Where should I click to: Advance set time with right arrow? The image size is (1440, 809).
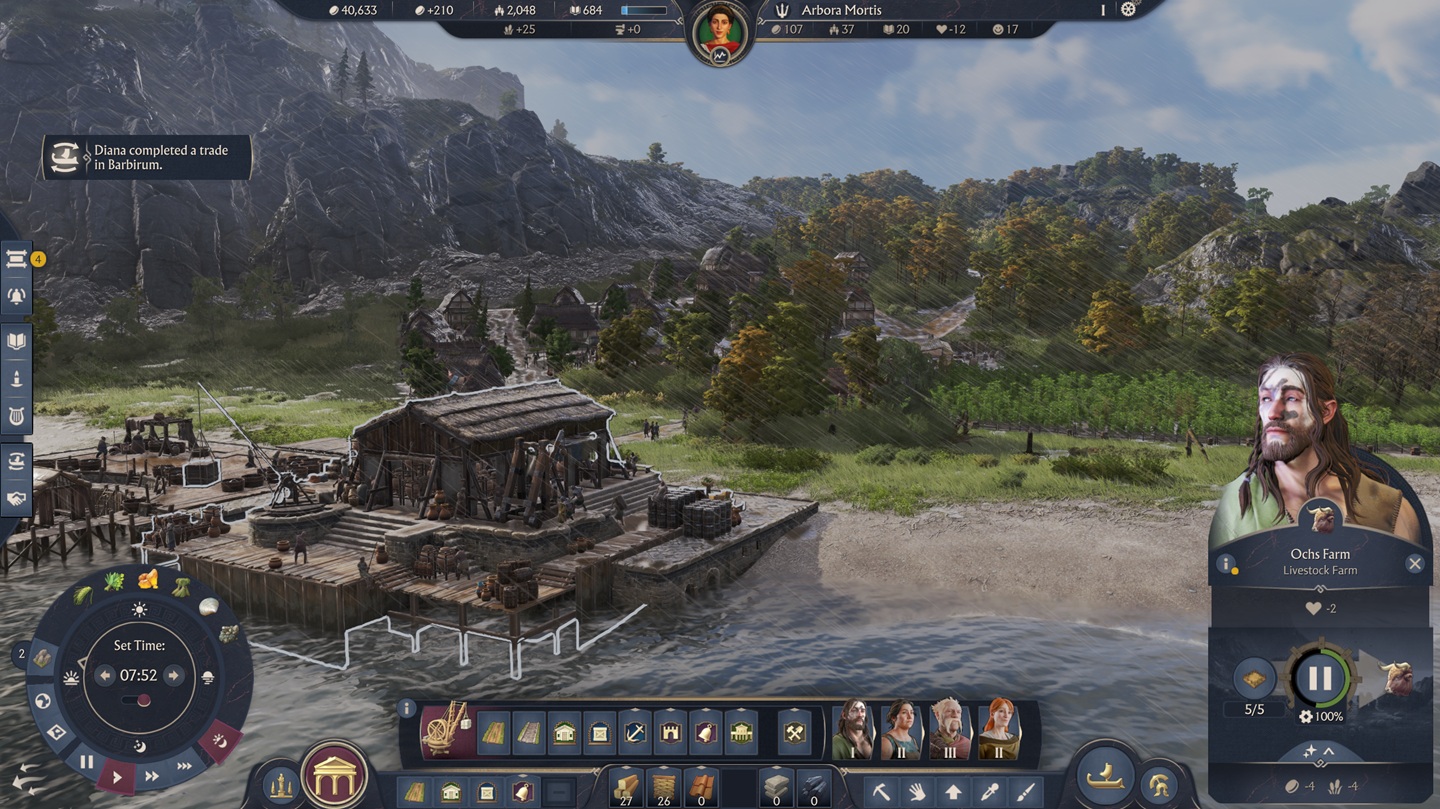click(x=173, y=676)
